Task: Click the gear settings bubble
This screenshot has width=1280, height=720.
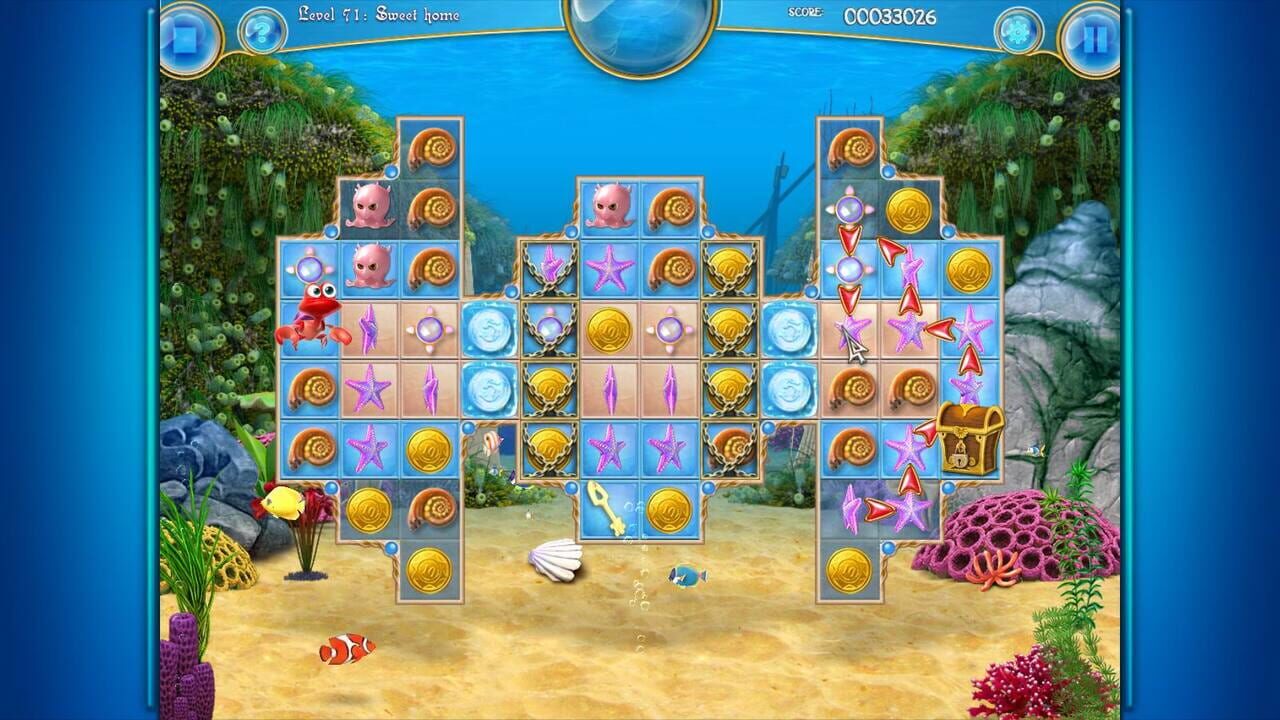Action: point(1019,31)
